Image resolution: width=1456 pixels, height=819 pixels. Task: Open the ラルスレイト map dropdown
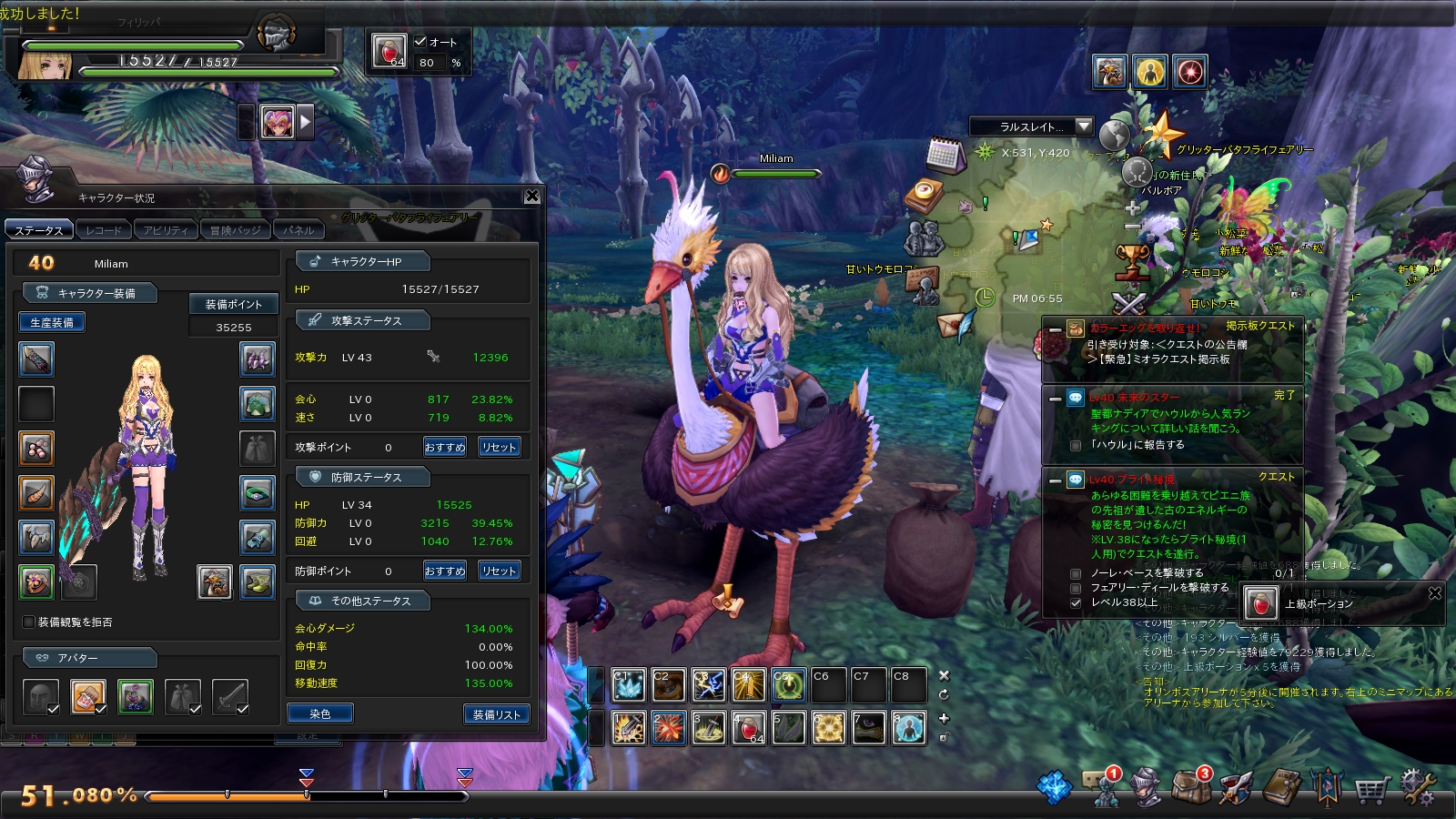coord(1083,126)
